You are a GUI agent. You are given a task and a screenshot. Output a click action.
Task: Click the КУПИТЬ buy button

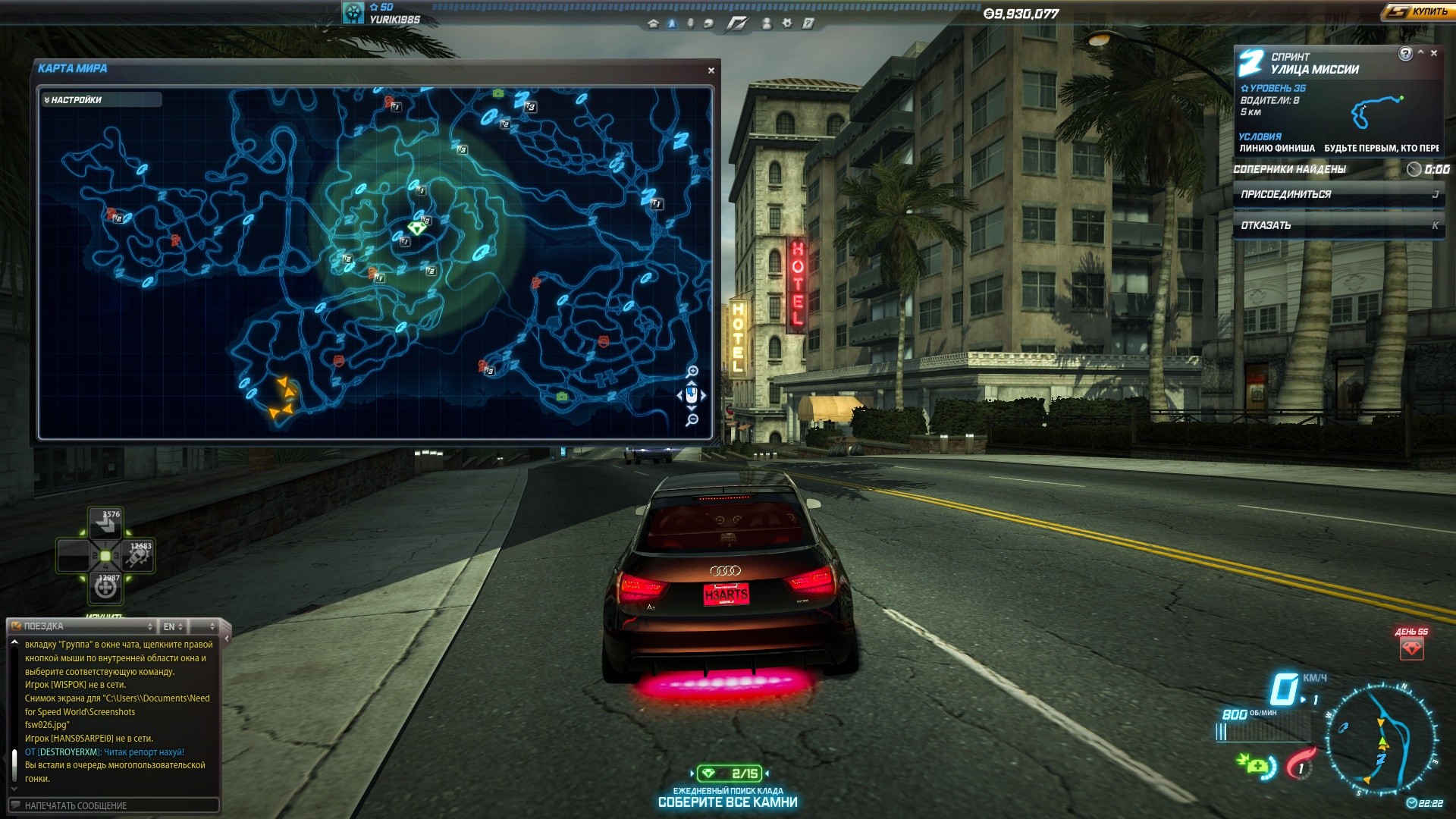[x=1416, y=11]
